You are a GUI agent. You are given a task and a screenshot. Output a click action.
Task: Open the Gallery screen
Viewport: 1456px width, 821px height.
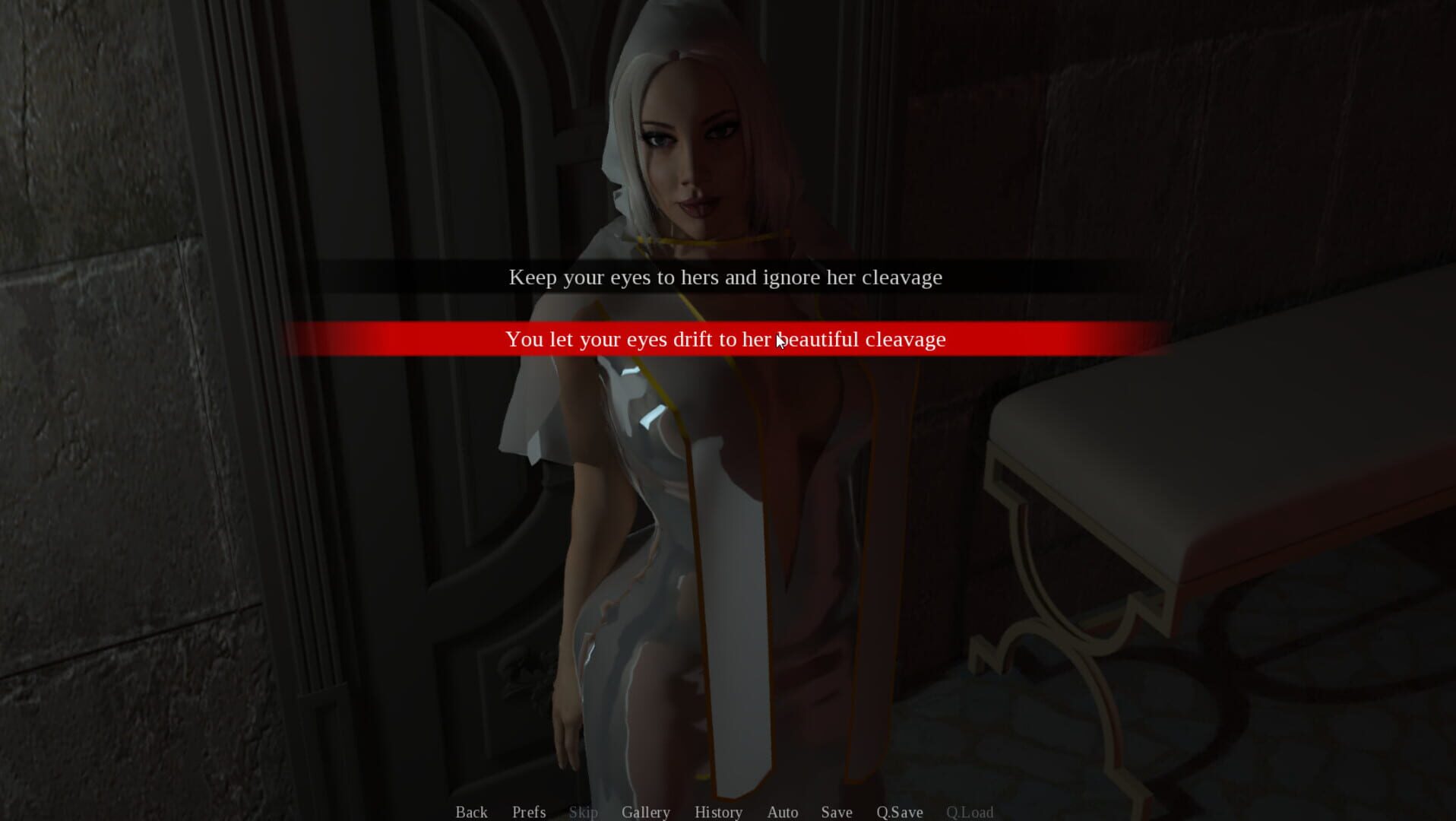click(645, 812)
